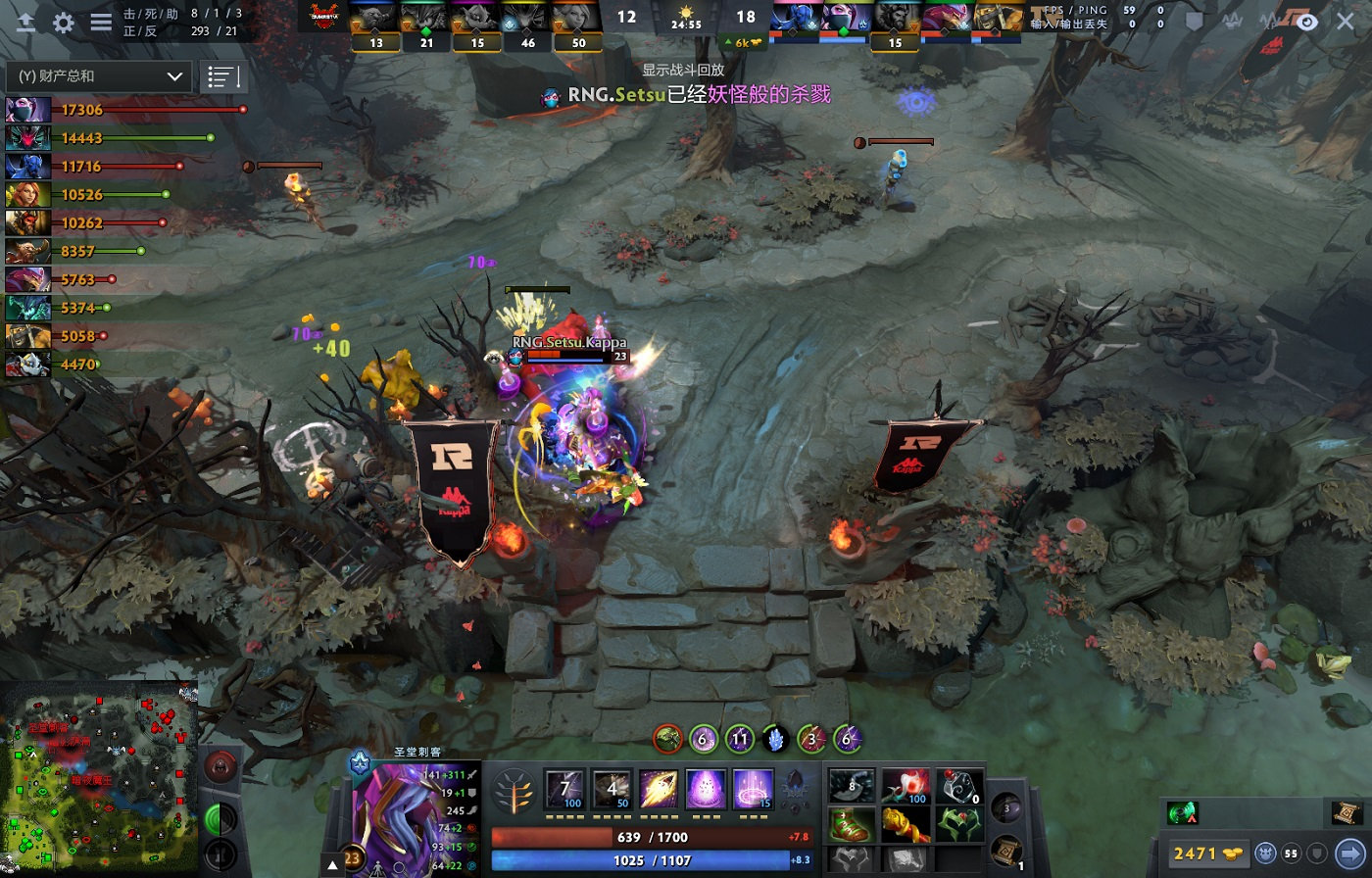The image size is (1372, 878).
Task: Click the 显示战斗回放 replay prompt
Action: (x=683, y=71)
